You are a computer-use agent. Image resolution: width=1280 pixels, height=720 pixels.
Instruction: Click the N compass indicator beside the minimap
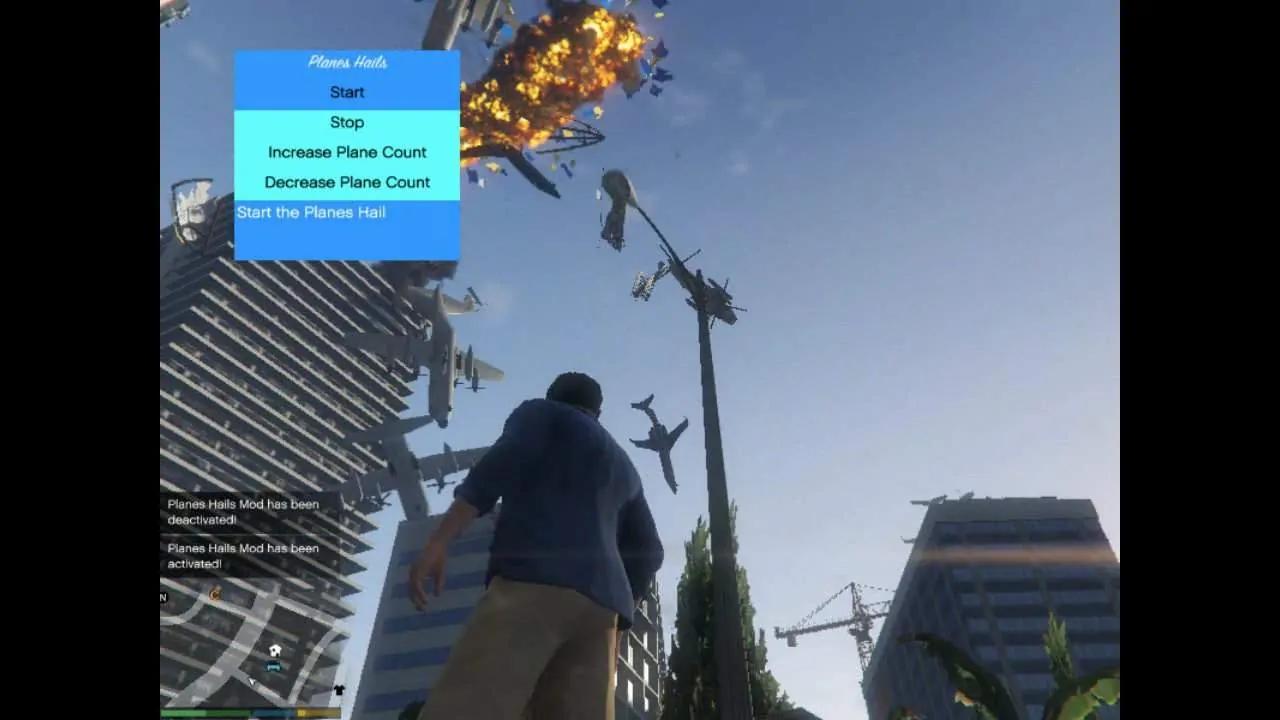(162, 596)
